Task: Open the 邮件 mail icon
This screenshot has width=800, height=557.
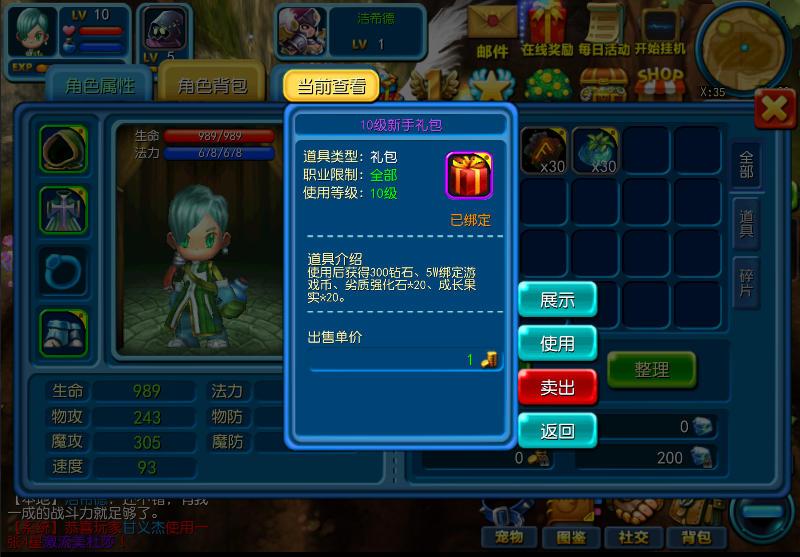Action: coord(492,30)
